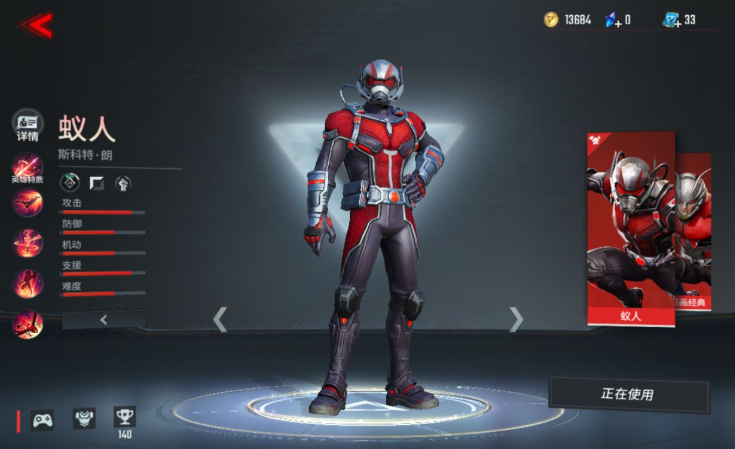Viewport: 735px width, 449px height.
Task: Open the gamepad tab at bottom
Action: click(x=43, y=419)
